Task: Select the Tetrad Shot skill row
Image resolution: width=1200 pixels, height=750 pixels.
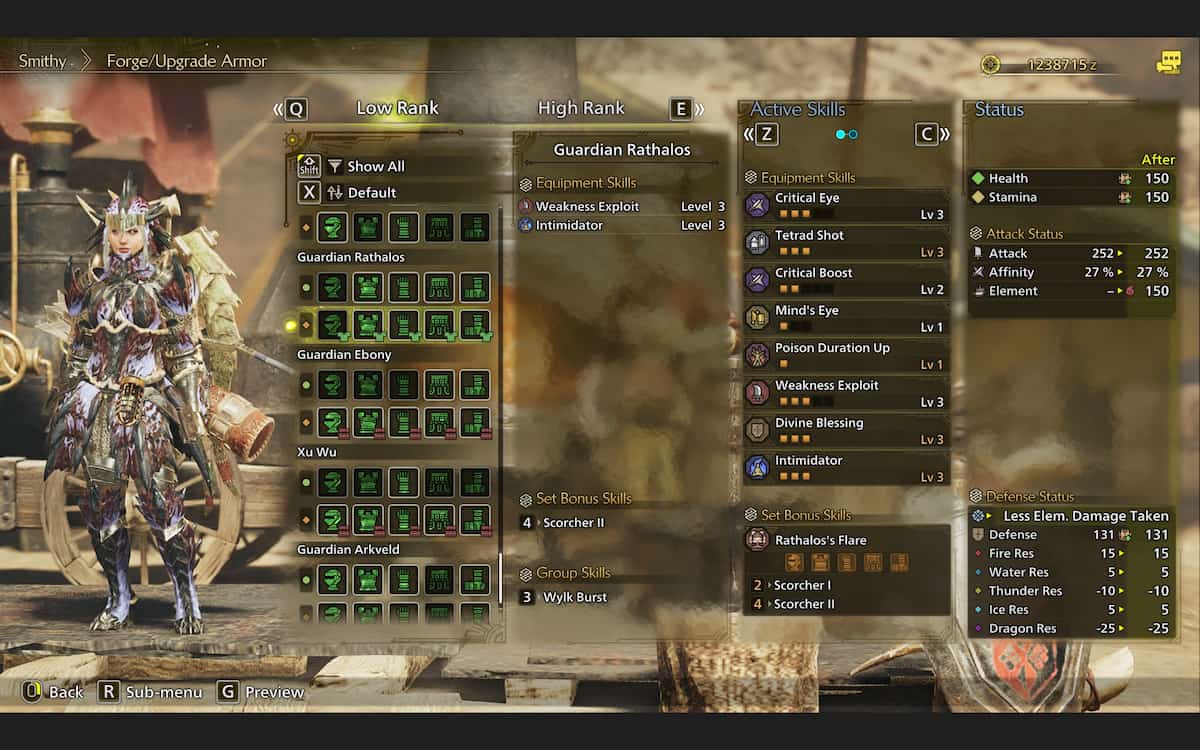Action: coord(846,243)
